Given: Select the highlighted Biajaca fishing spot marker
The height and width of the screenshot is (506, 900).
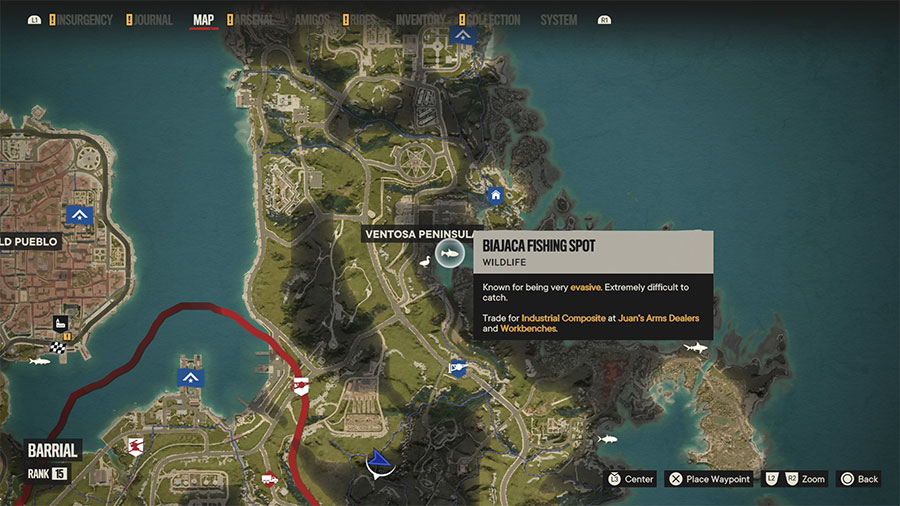Looking at the screenshot, I should click(x=448, y=258).
